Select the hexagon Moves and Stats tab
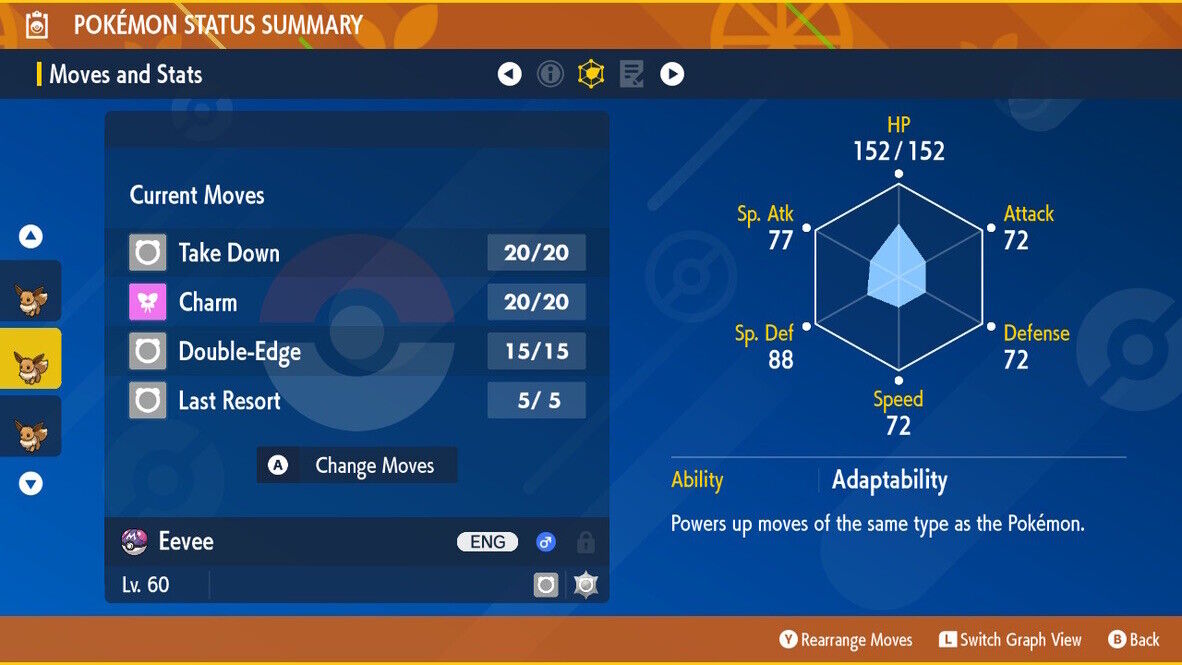 pyautogui.click(x=591, y=74)
